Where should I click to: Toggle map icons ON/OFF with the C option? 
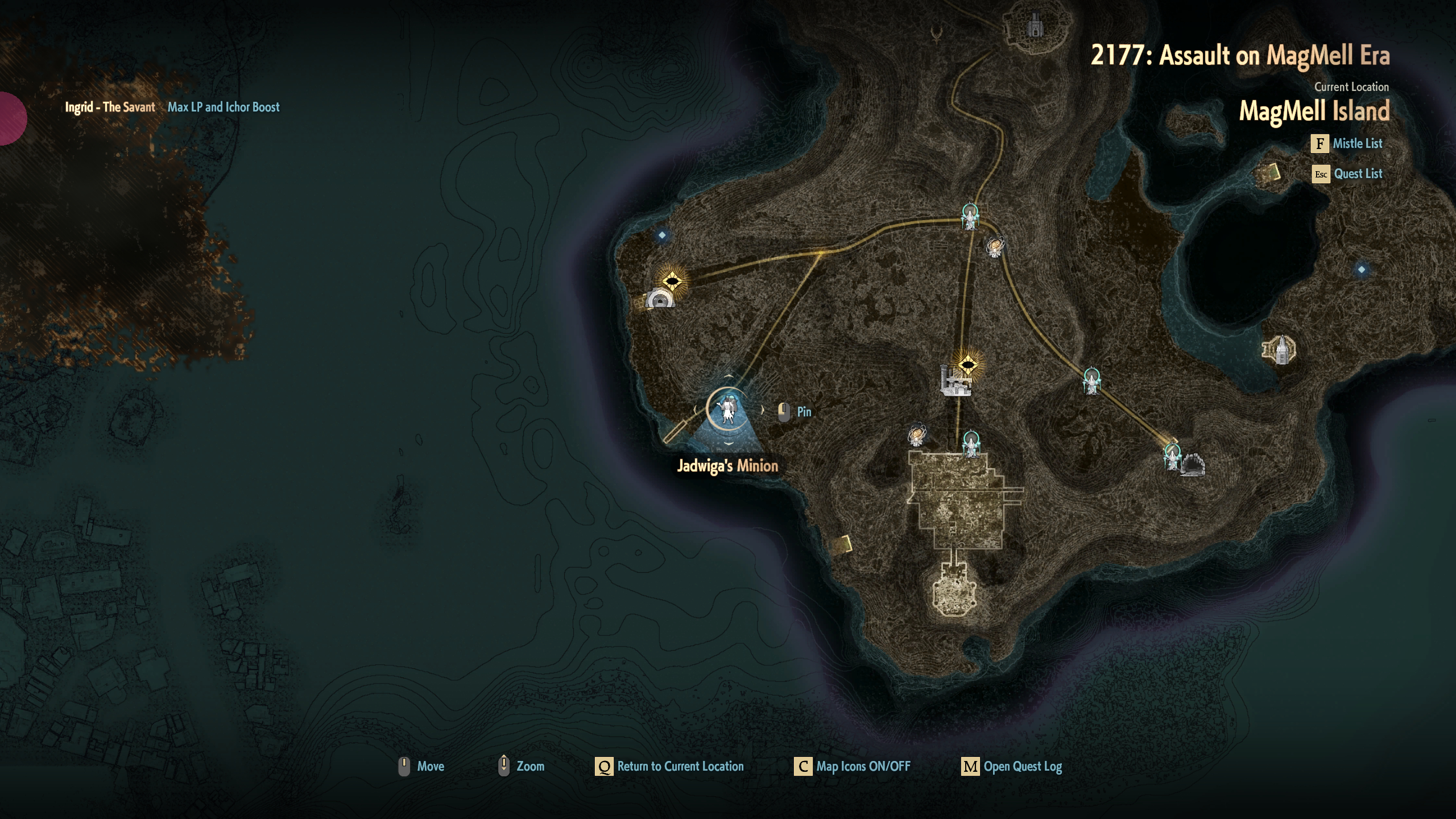tap(802, 766)
